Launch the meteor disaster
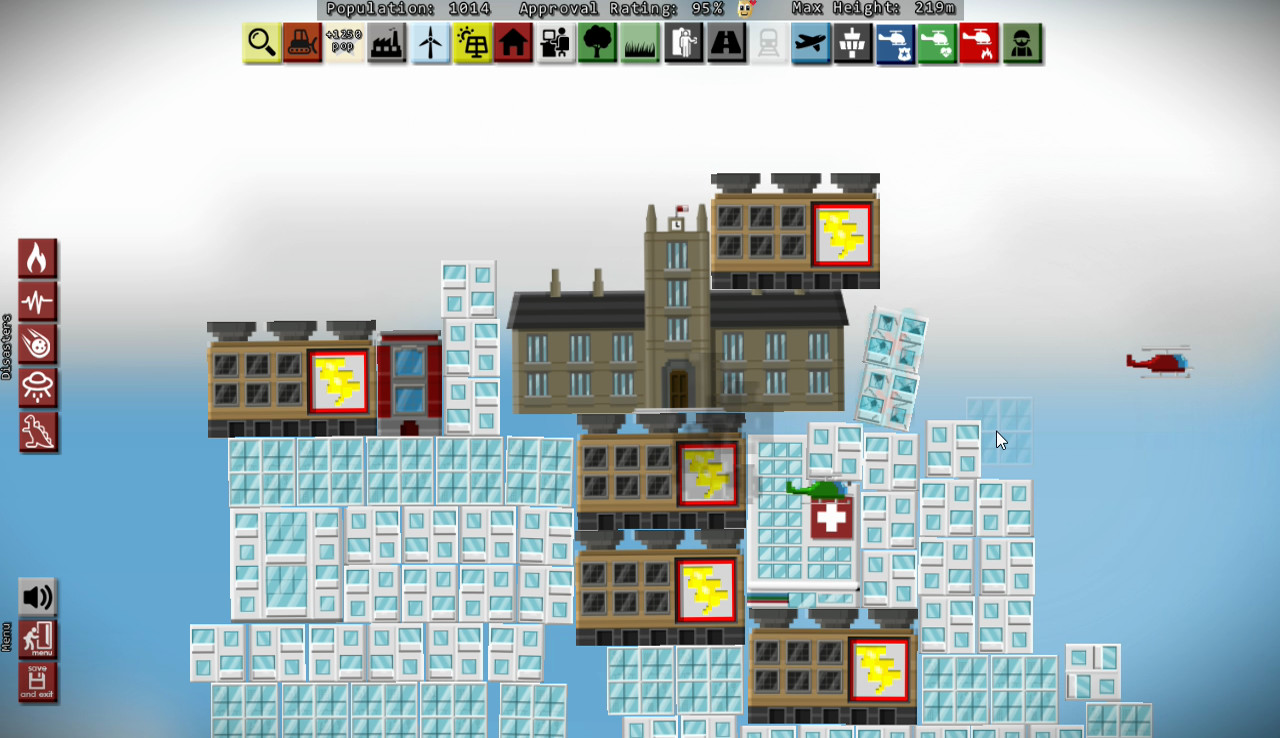1280x738 pixels. pyautogui.click(x=38, y=344)
